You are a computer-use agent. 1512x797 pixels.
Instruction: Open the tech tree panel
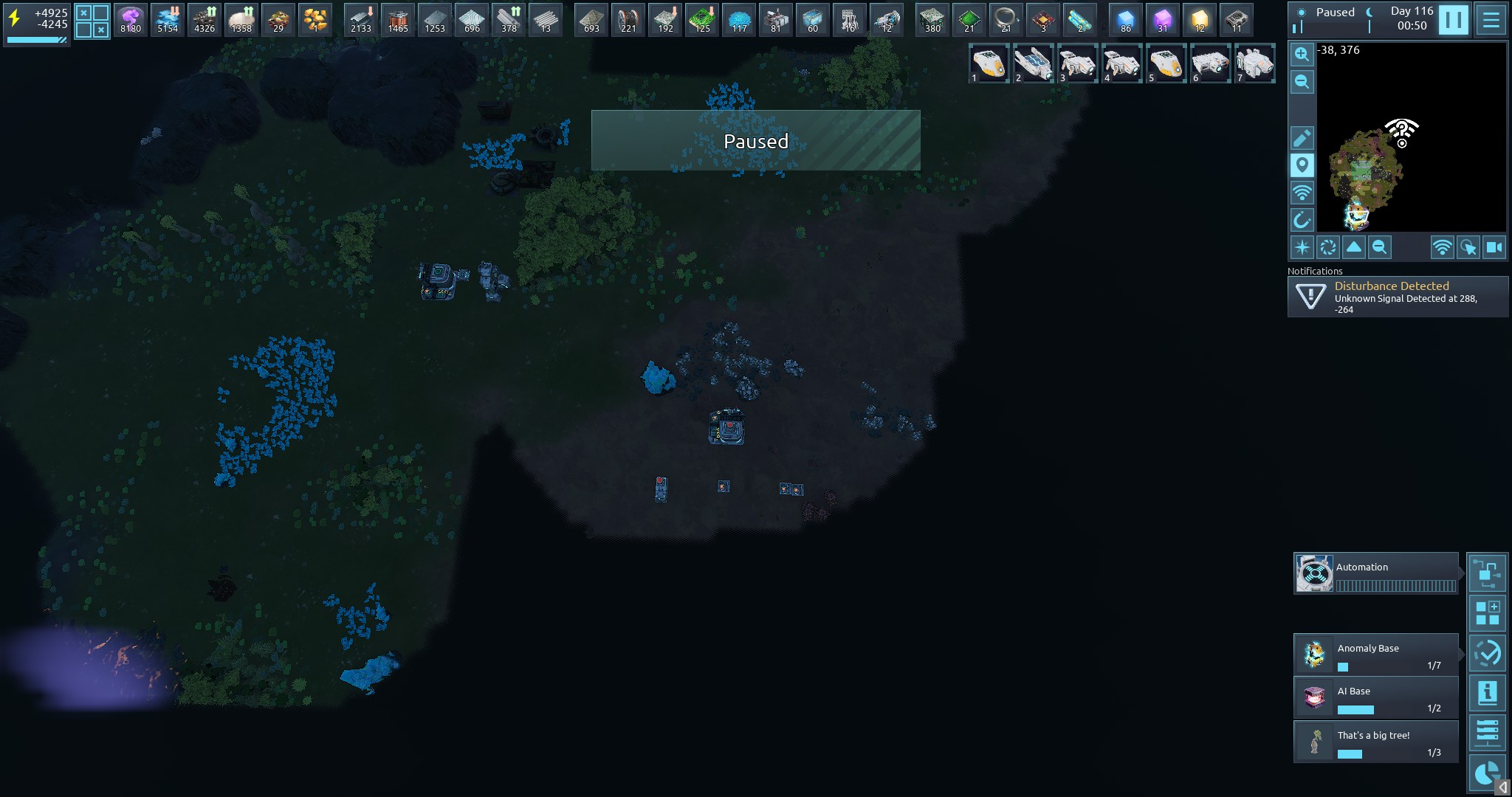[x=1487, y=573]
